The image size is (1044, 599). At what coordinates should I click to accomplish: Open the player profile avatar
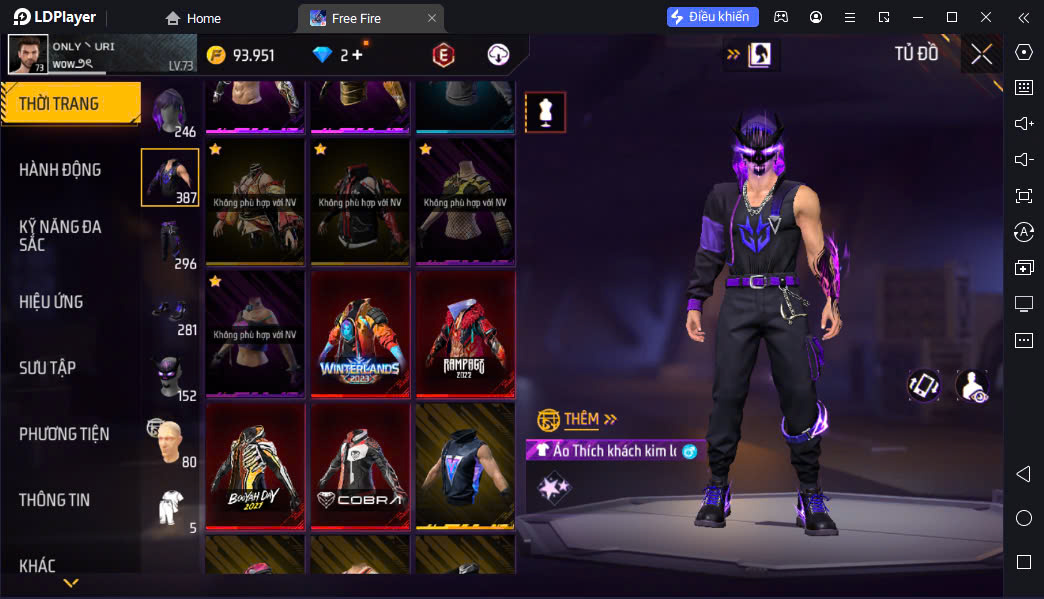click(x=28, y=54)
